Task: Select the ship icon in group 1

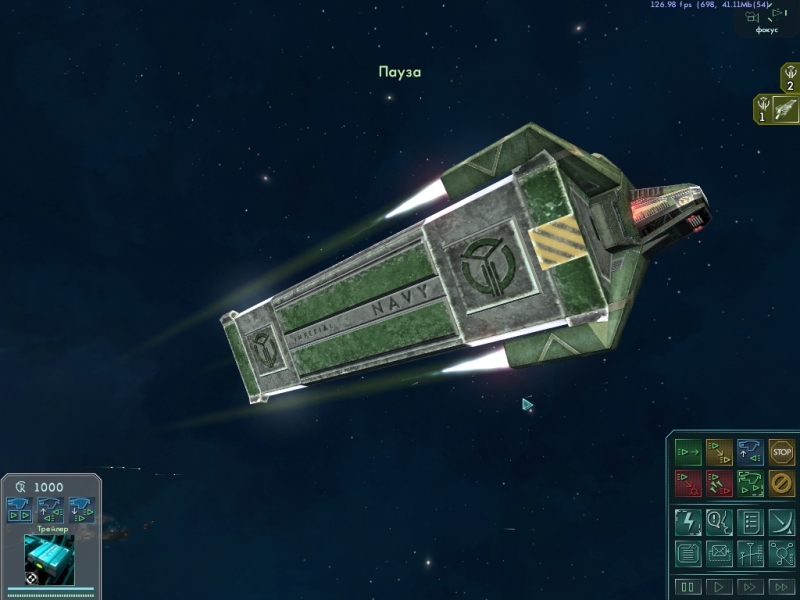Action: point(784,108)
